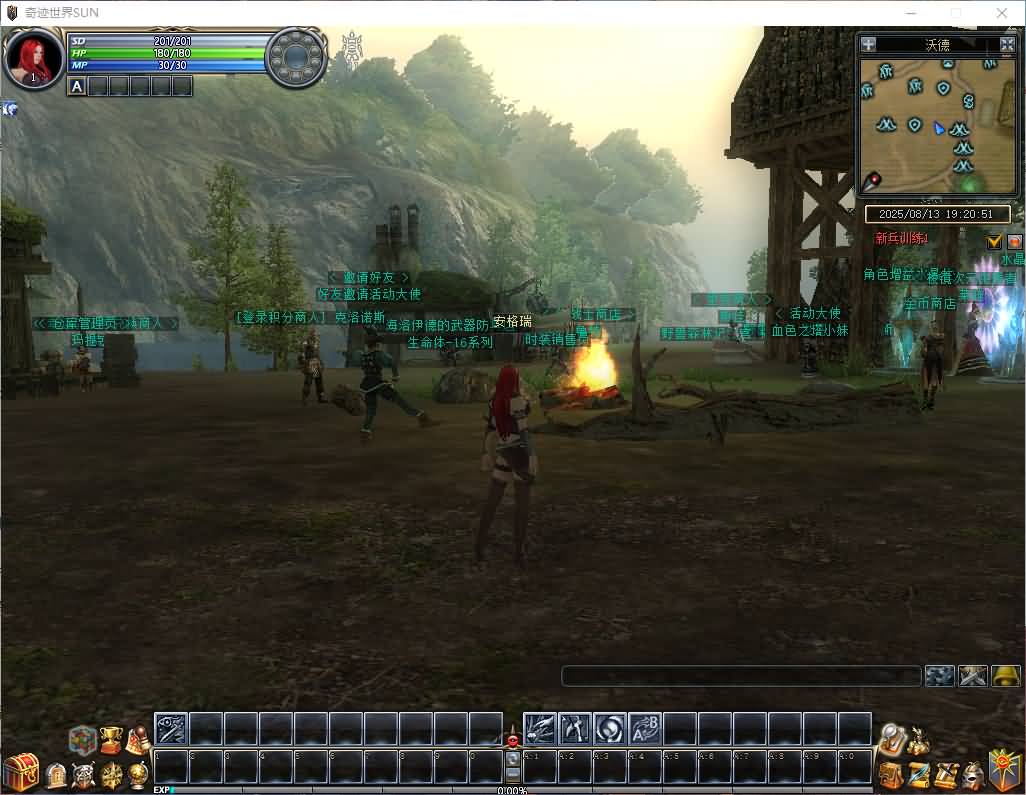
Task: Click the orange round icon below the minimap
Action: pyautogui.click(x=1014, y=241)
